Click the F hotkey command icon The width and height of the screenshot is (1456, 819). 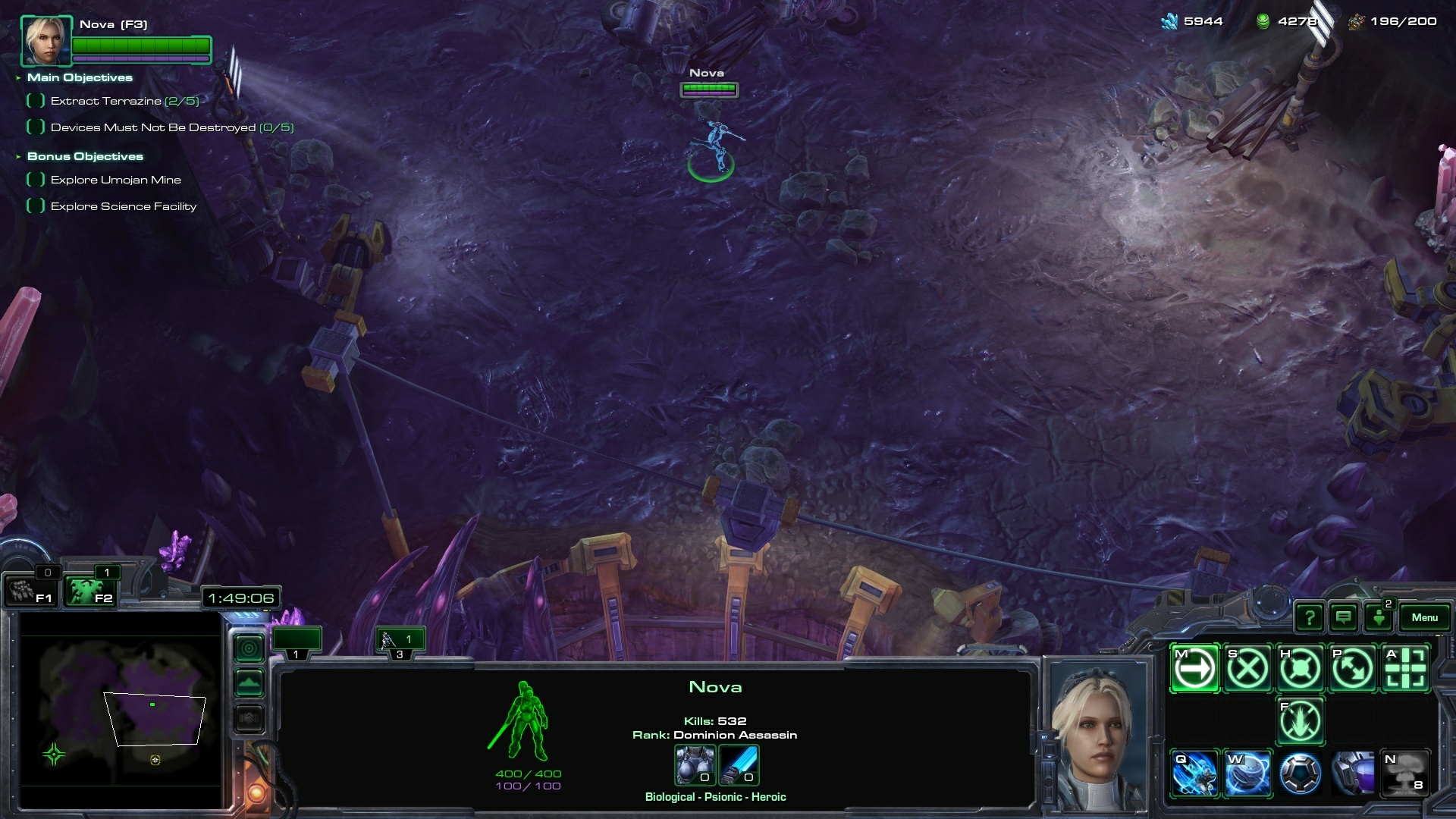1300,720
